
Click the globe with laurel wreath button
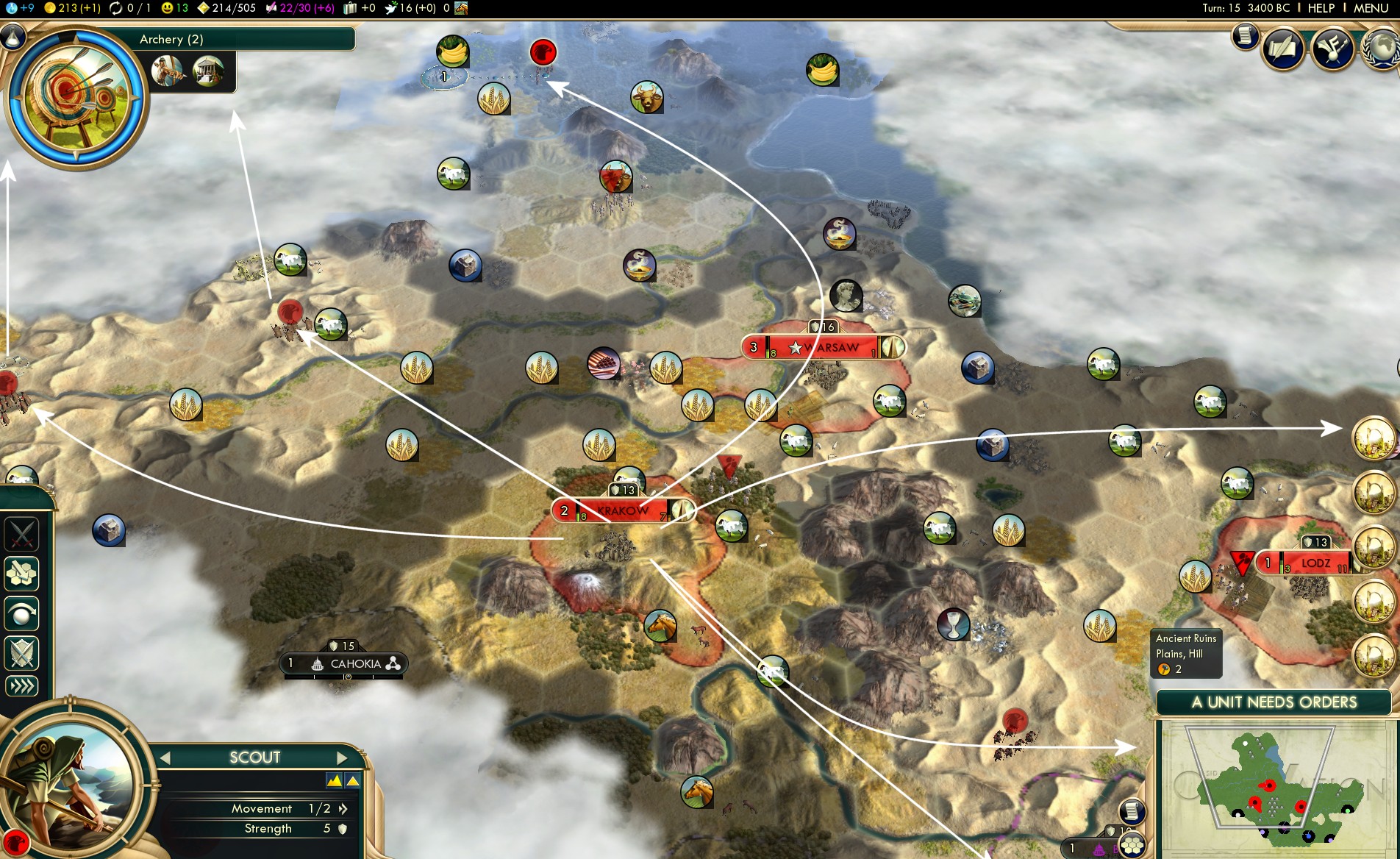(1380, 49)
